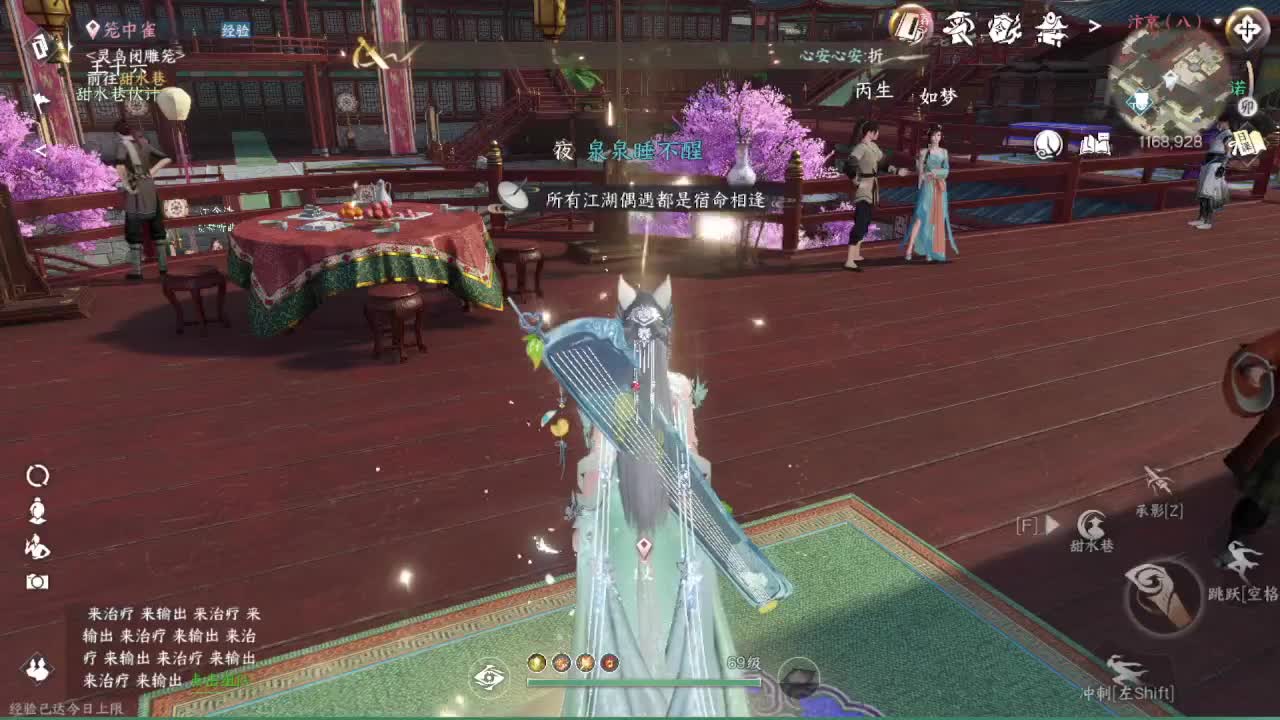The width and height of the screenshot is (1280, 720).
Task: Open the book journal icon near the minimap
Action: click(1094, 142)
